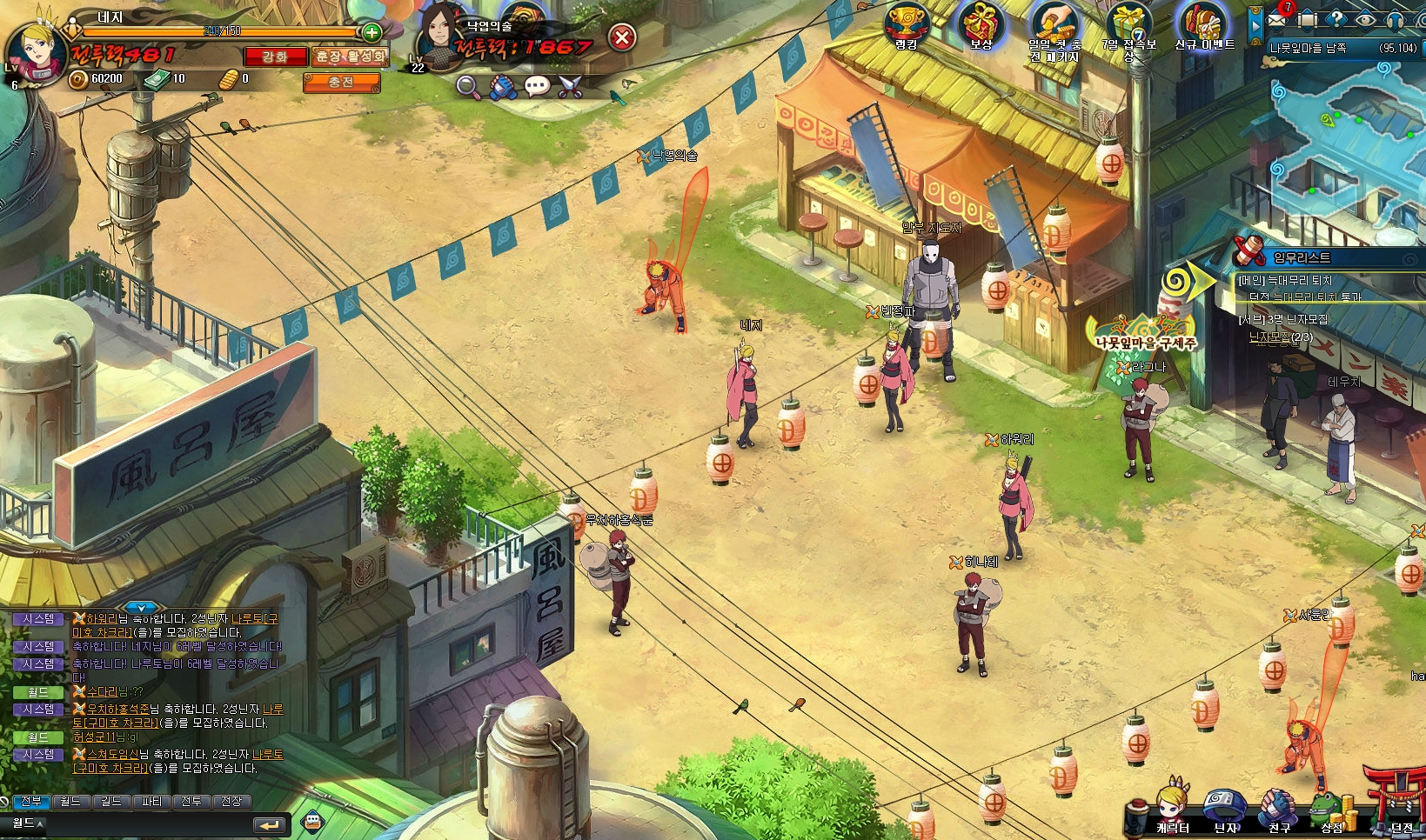Open the 랭킹 ranking trophy
The height and width of the screenshot is (840, 1426).
(x=907, y=26)
